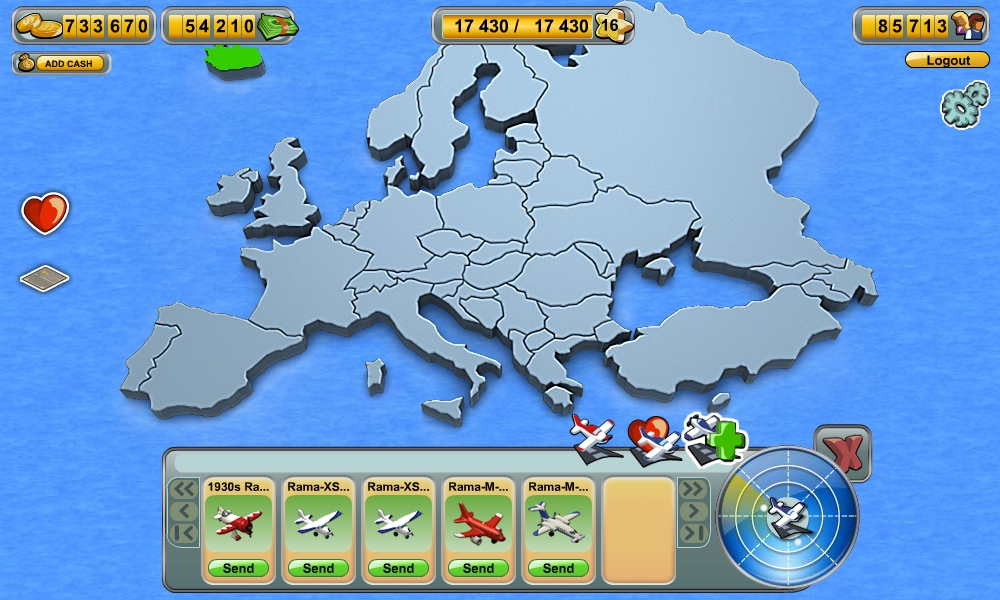Log out with the Logout button

point(947,60)
